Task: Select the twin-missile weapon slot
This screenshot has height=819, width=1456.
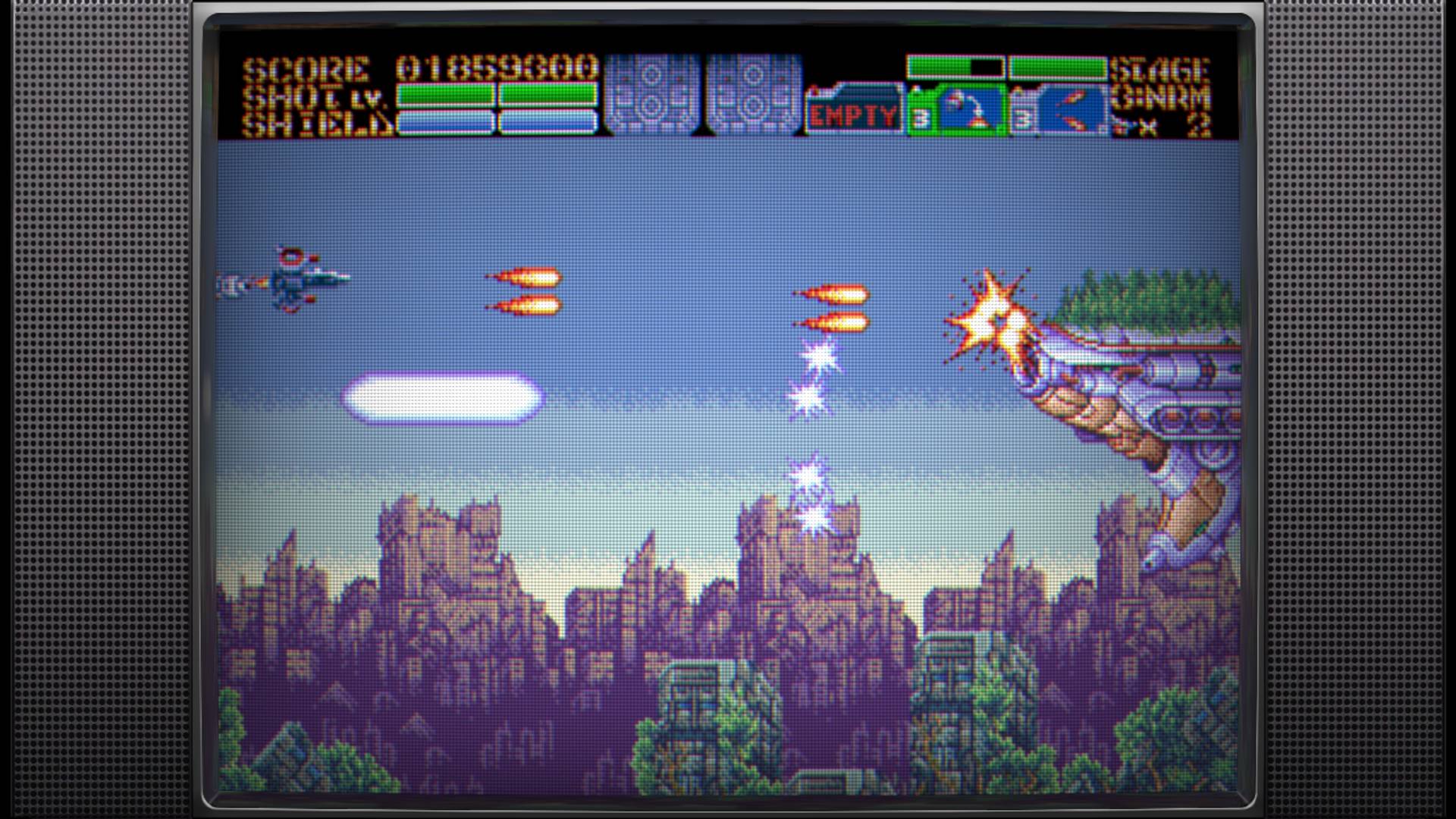Action: pyautogui.click(x=1059, y=111)
